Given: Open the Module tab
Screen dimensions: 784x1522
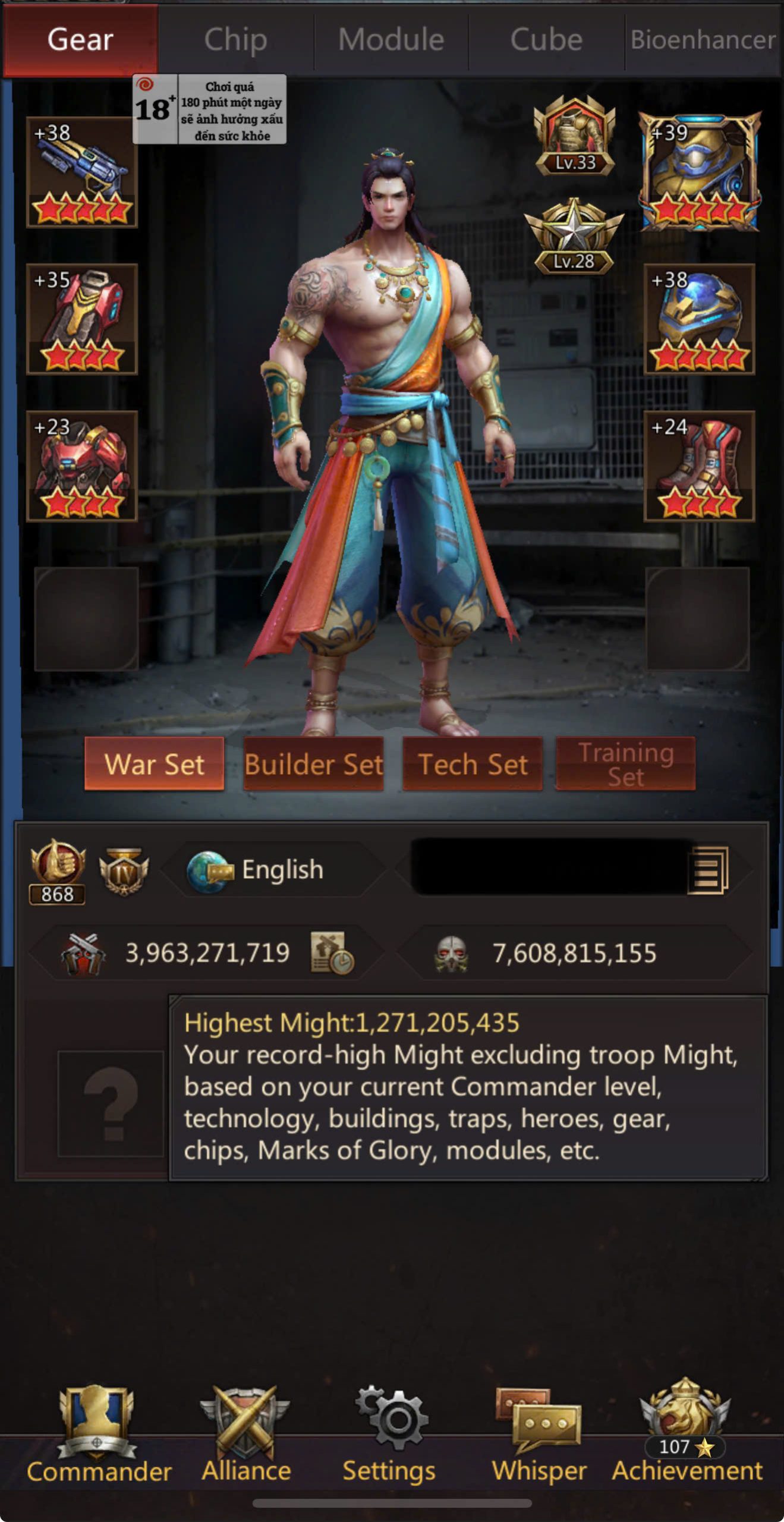Looking at the screenshot, I should tap(391, 40).
